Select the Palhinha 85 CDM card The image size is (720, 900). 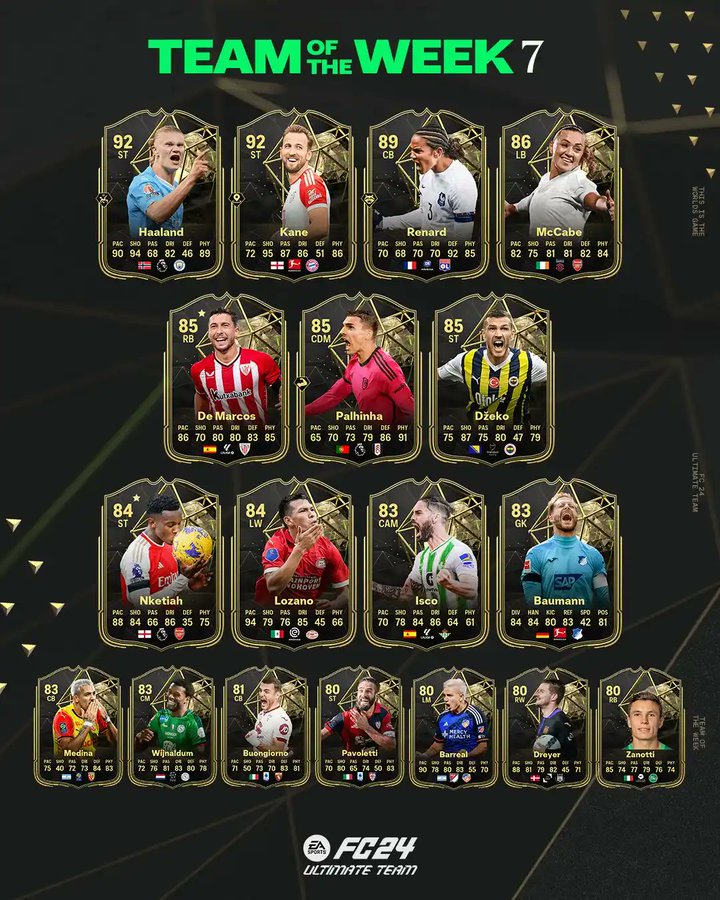[x=360, y=378]
